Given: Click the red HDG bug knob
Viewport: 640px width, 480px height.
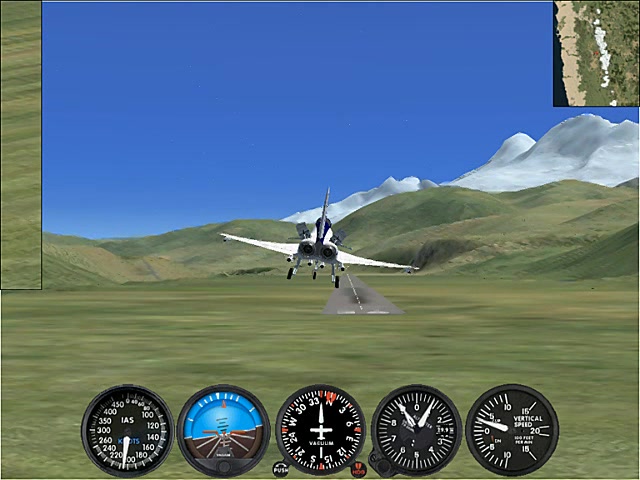Looking at the screenshot, I should pyautogui.click(x=359, y=468).
